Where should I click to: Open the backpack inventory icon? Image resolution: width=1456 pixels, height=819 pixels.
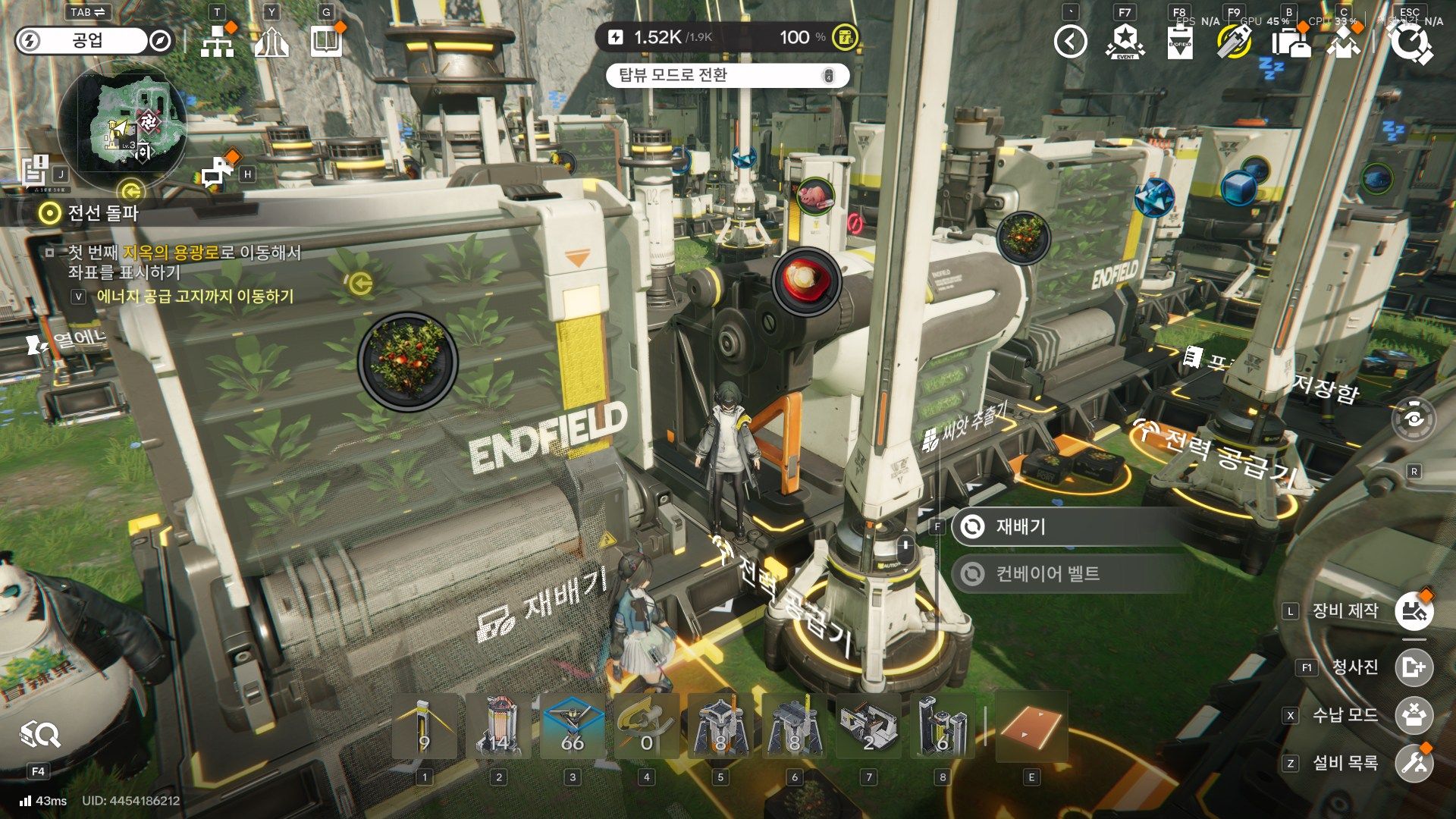pyautogui.click(x=1290, y=42)
